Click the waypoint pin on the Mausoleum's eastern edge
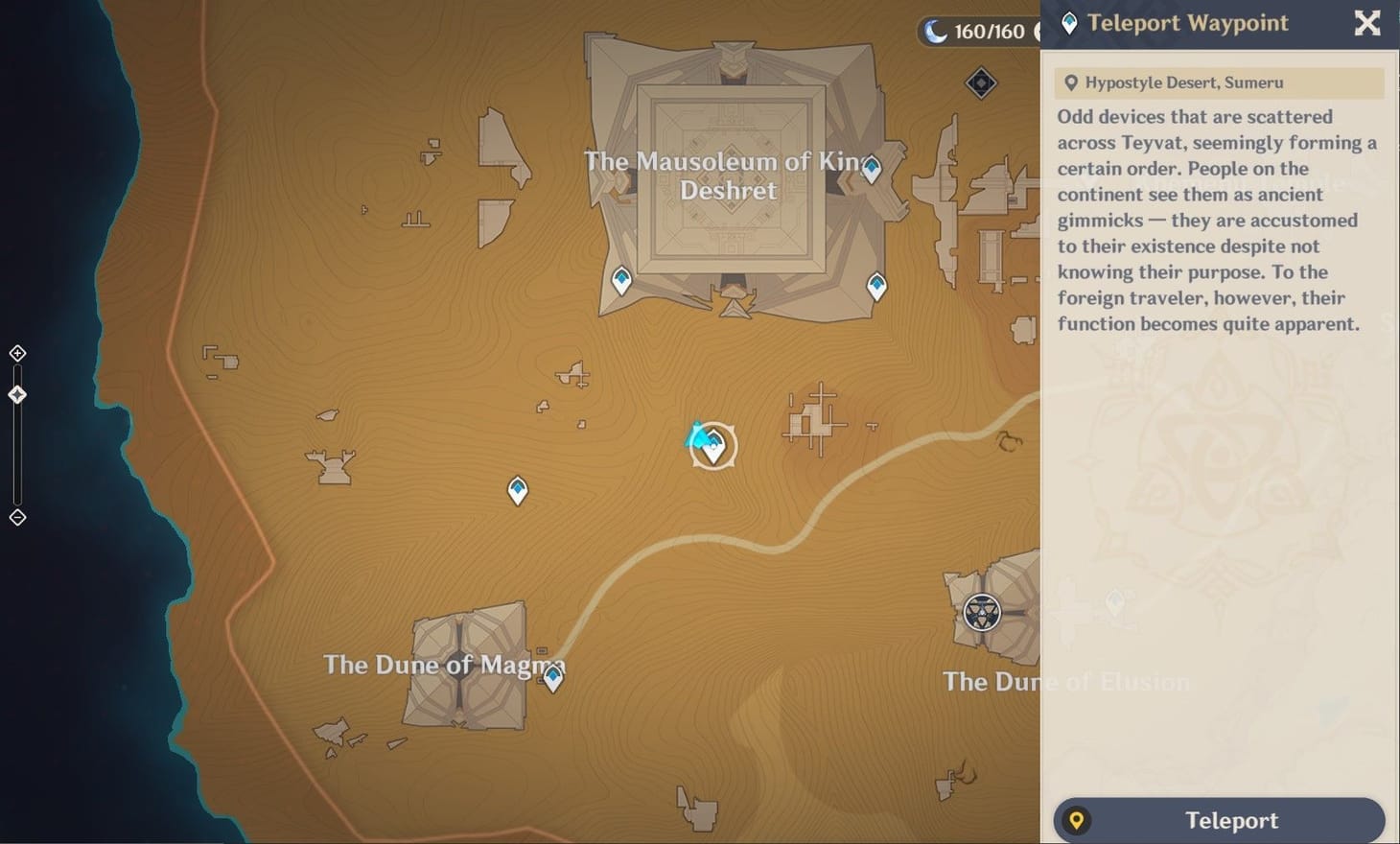Viewport: 1400px width, 844px height. 871,168
